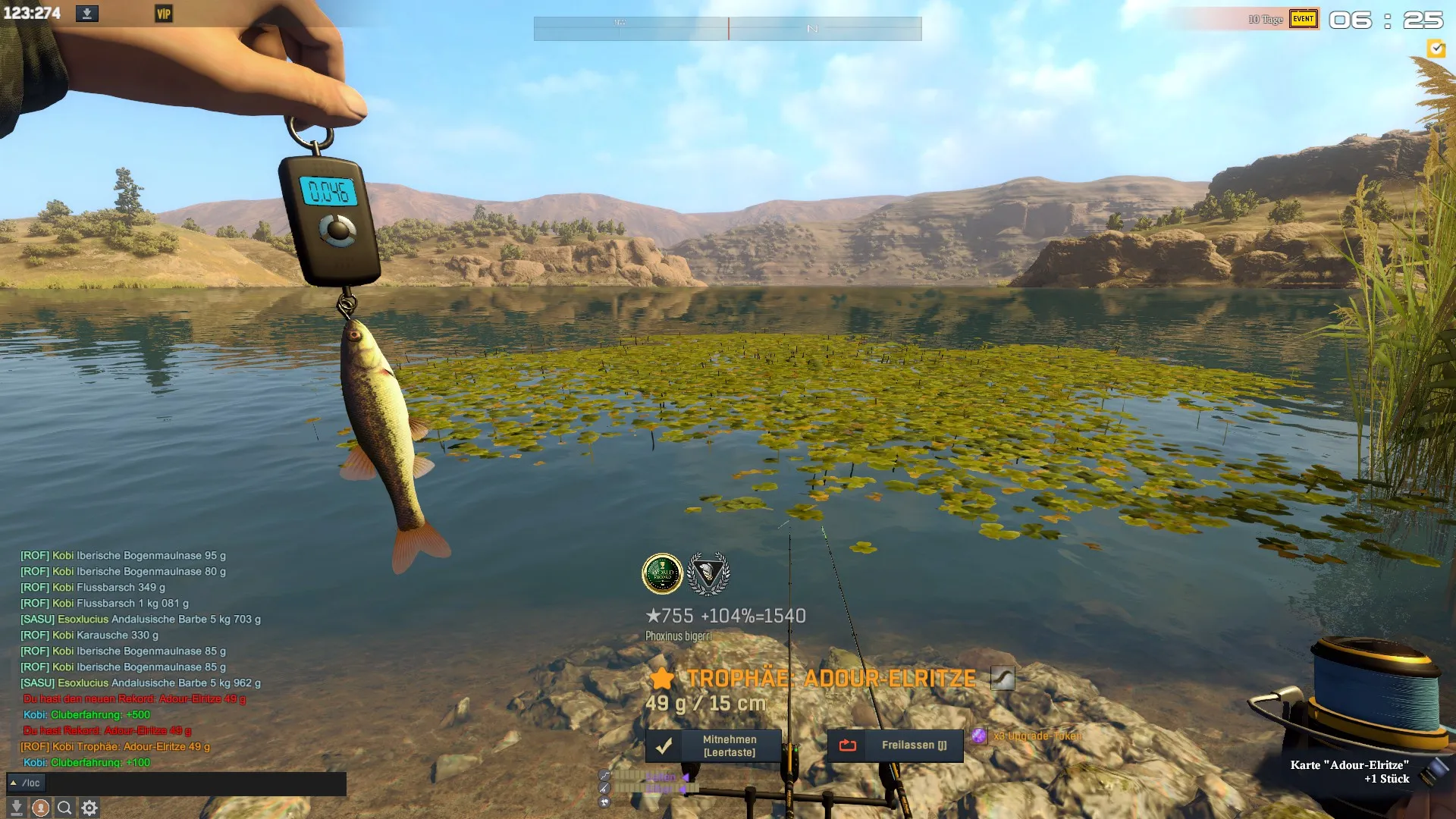The height and width of the screenshot is (819, 1456).
Task: Open the VIP status badge
Action: coord(164,14)
